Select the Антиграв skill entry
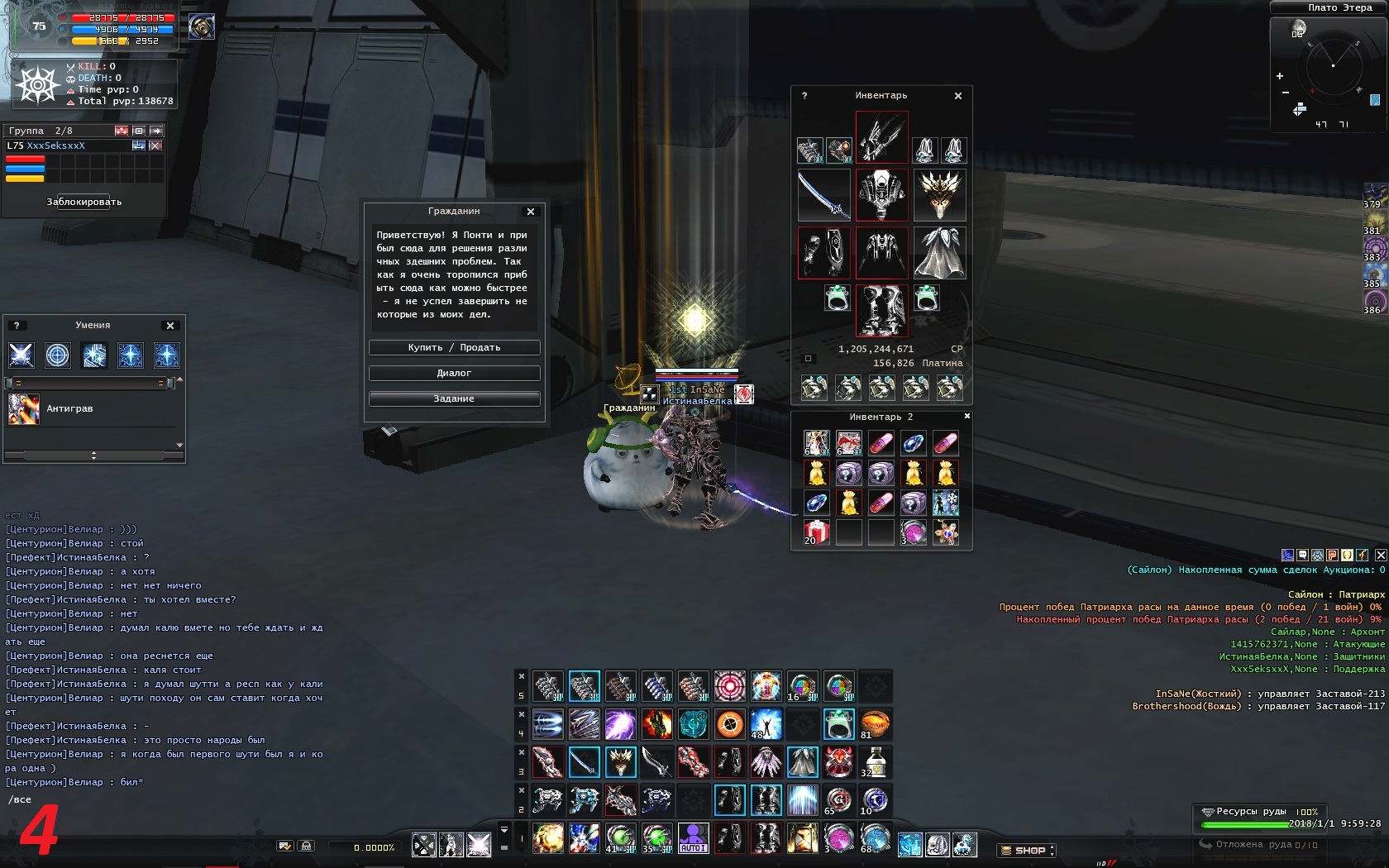Viewport: 1389px width, 868px height. tap(69, 409)
